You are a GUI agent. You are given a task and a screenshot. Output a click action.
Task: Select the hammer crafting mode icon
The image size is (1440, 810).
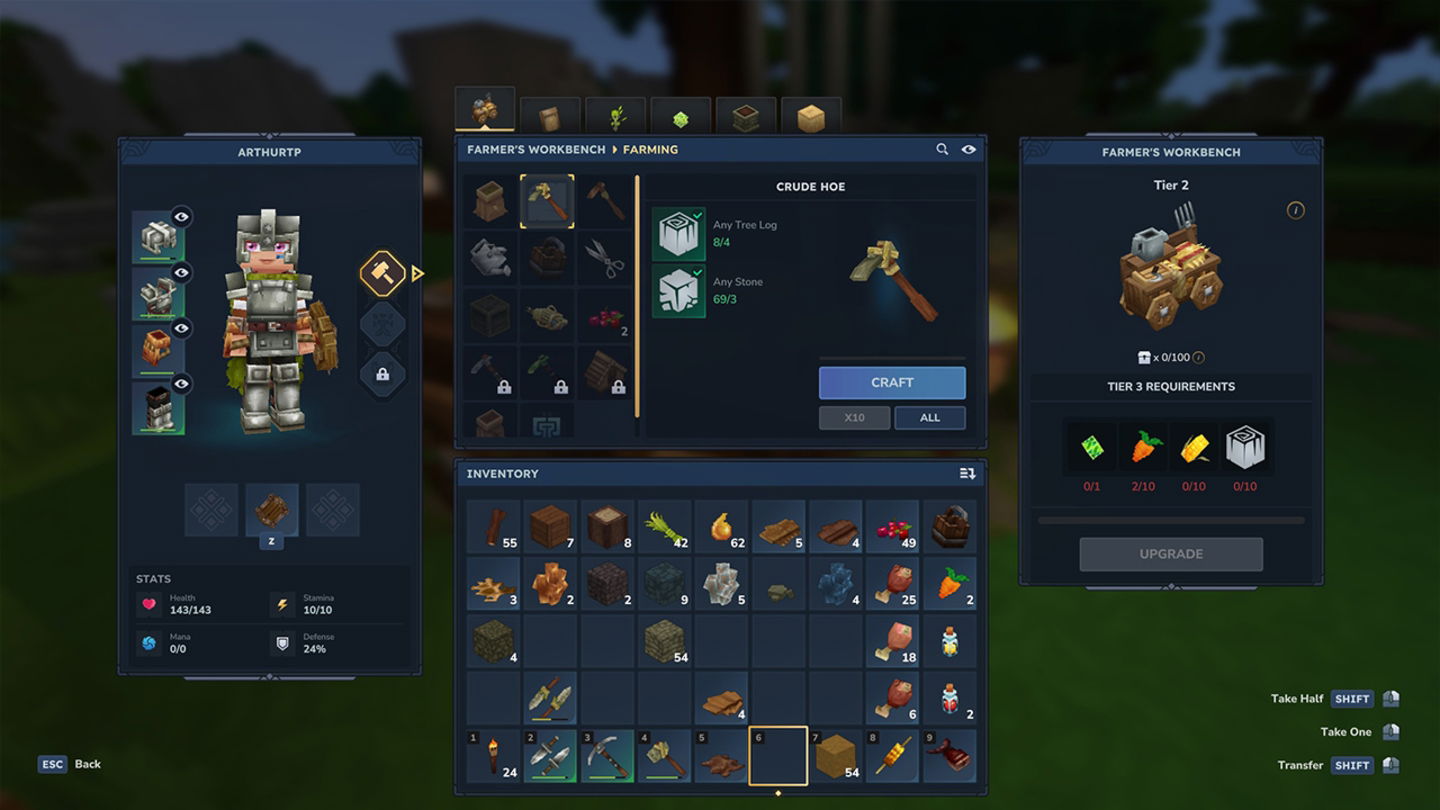[x=382, y=273]
